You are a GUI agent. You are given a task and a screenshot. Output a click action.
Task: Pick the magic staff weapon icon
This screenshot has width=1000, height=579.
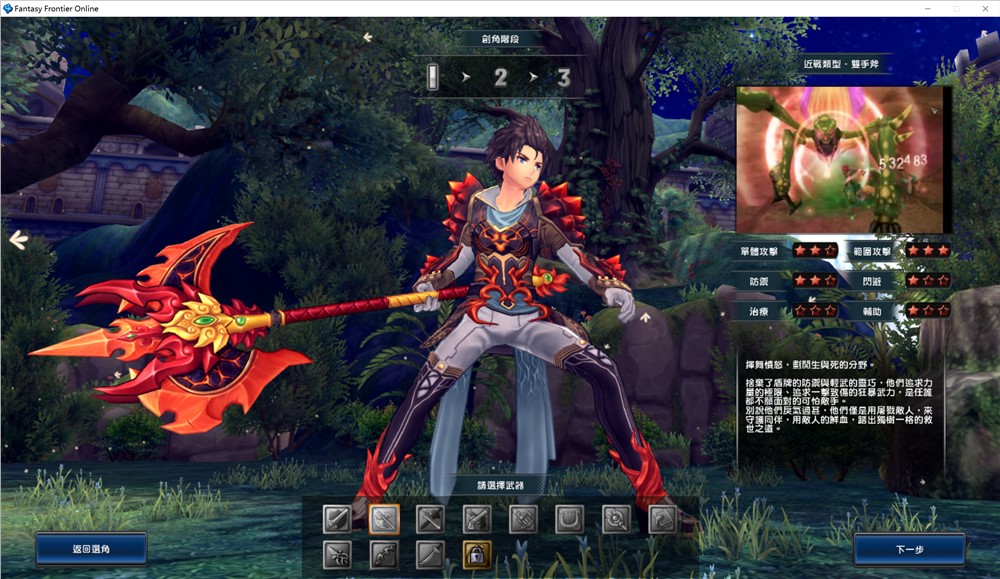tap(616, 518)
